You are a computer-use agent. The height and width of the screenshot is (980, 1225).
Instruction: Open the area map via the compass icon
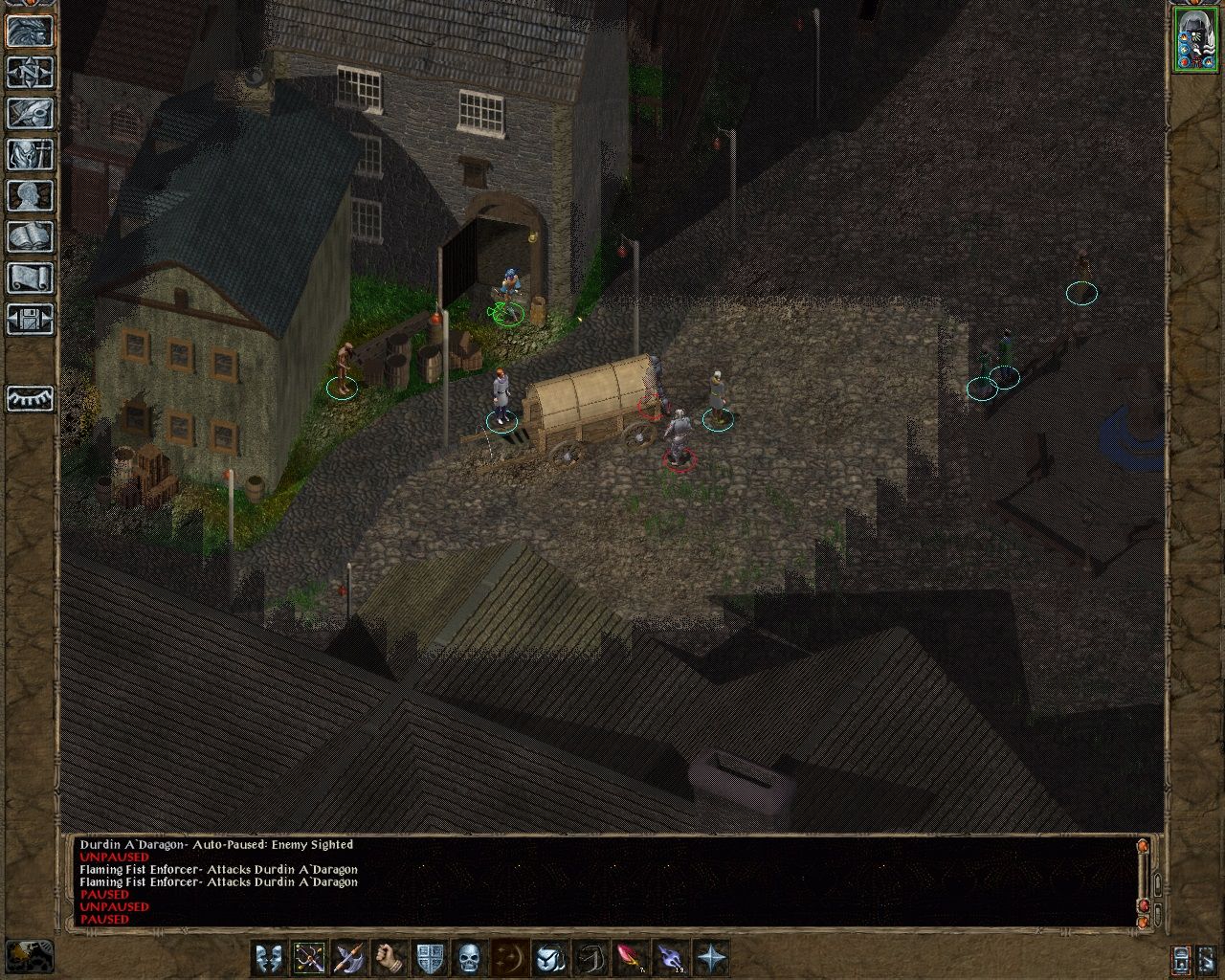pyautogui.click(x=27, y=70)
